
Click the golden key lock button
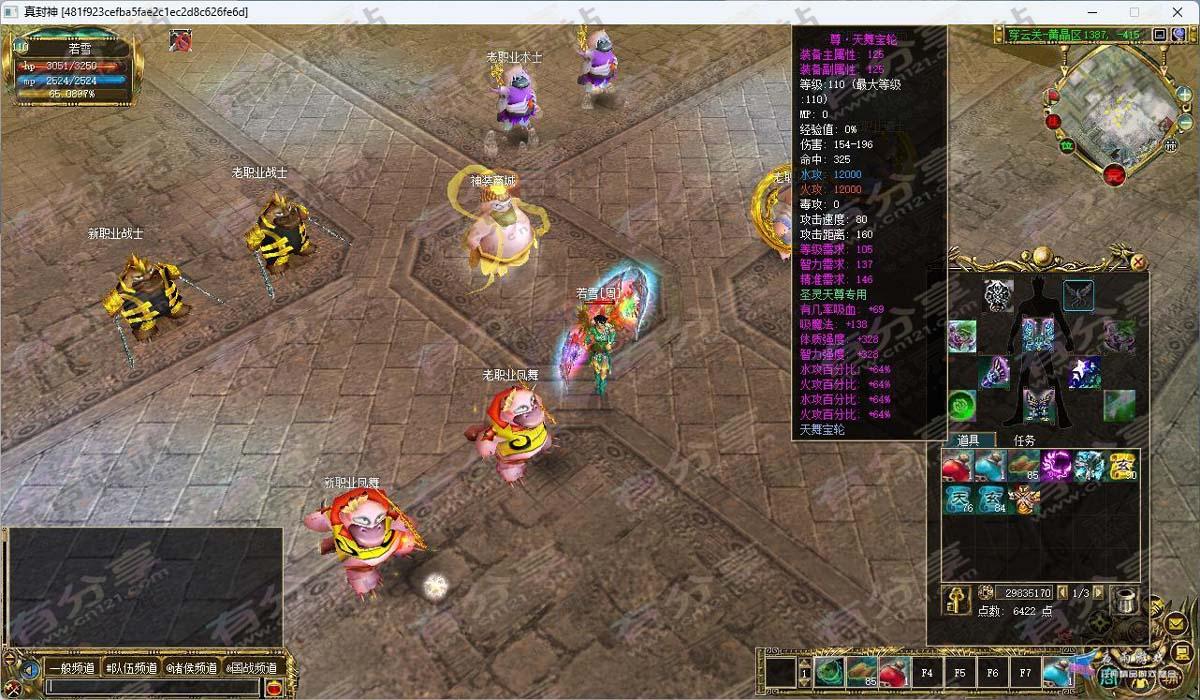point(955,598)
